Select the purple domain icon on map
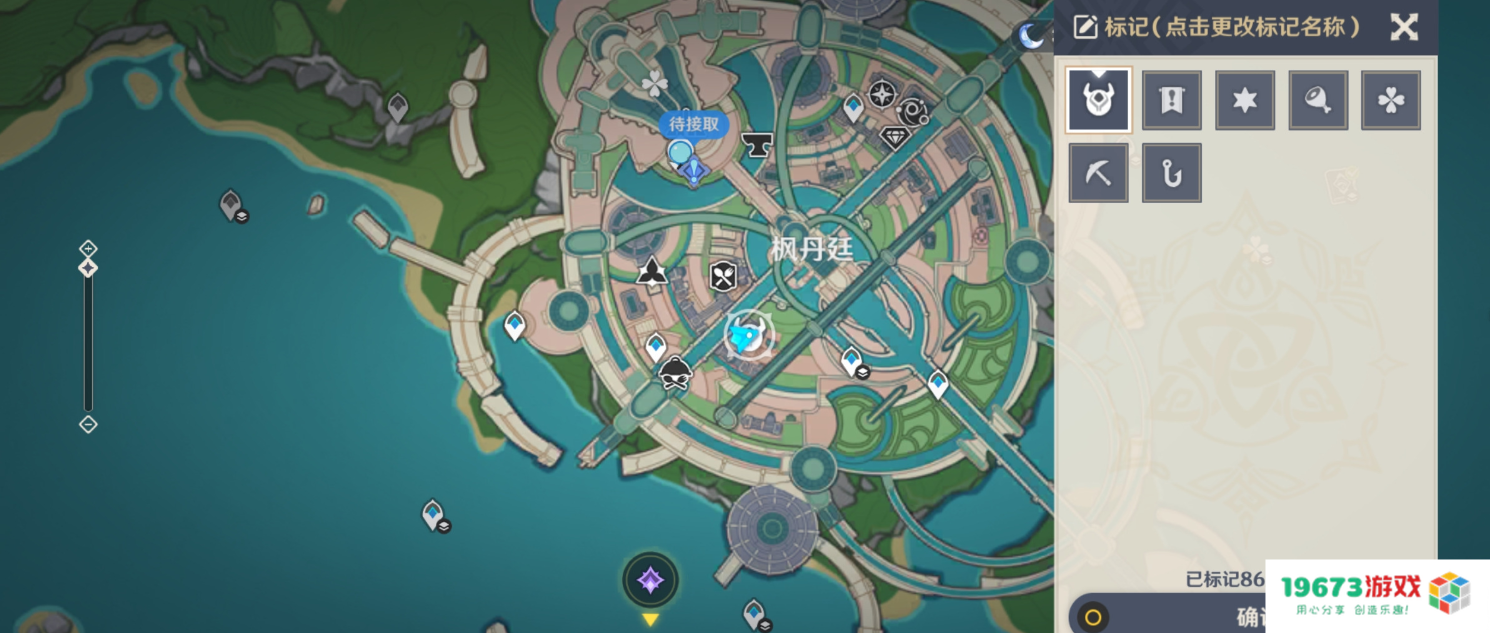This screenshot has width=1490, height=633. click(650, 580)
